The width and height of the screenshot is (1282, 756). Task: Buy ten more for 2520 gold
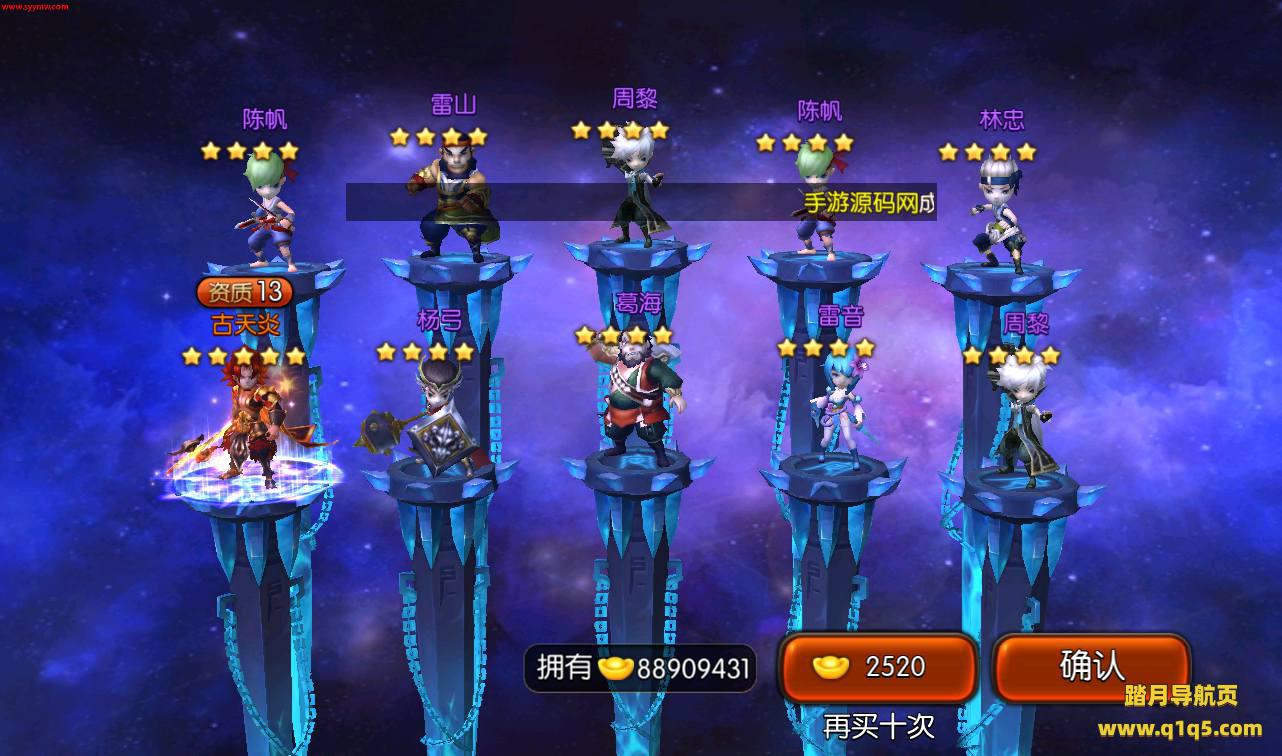pos(878,667)
